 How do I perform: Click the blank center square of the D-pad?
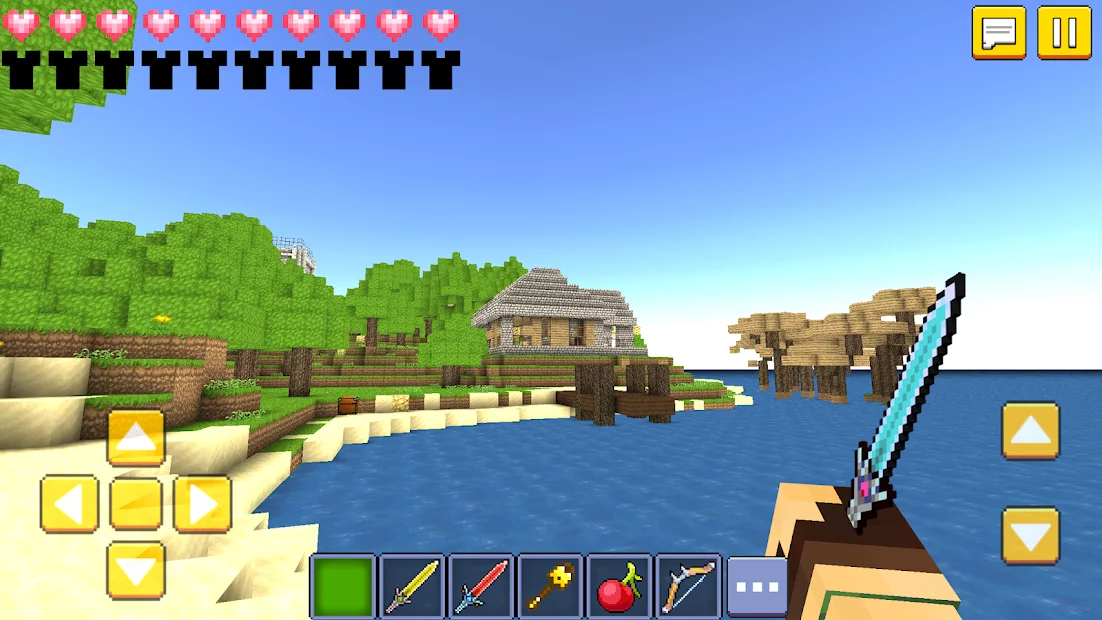coord(136,503)
